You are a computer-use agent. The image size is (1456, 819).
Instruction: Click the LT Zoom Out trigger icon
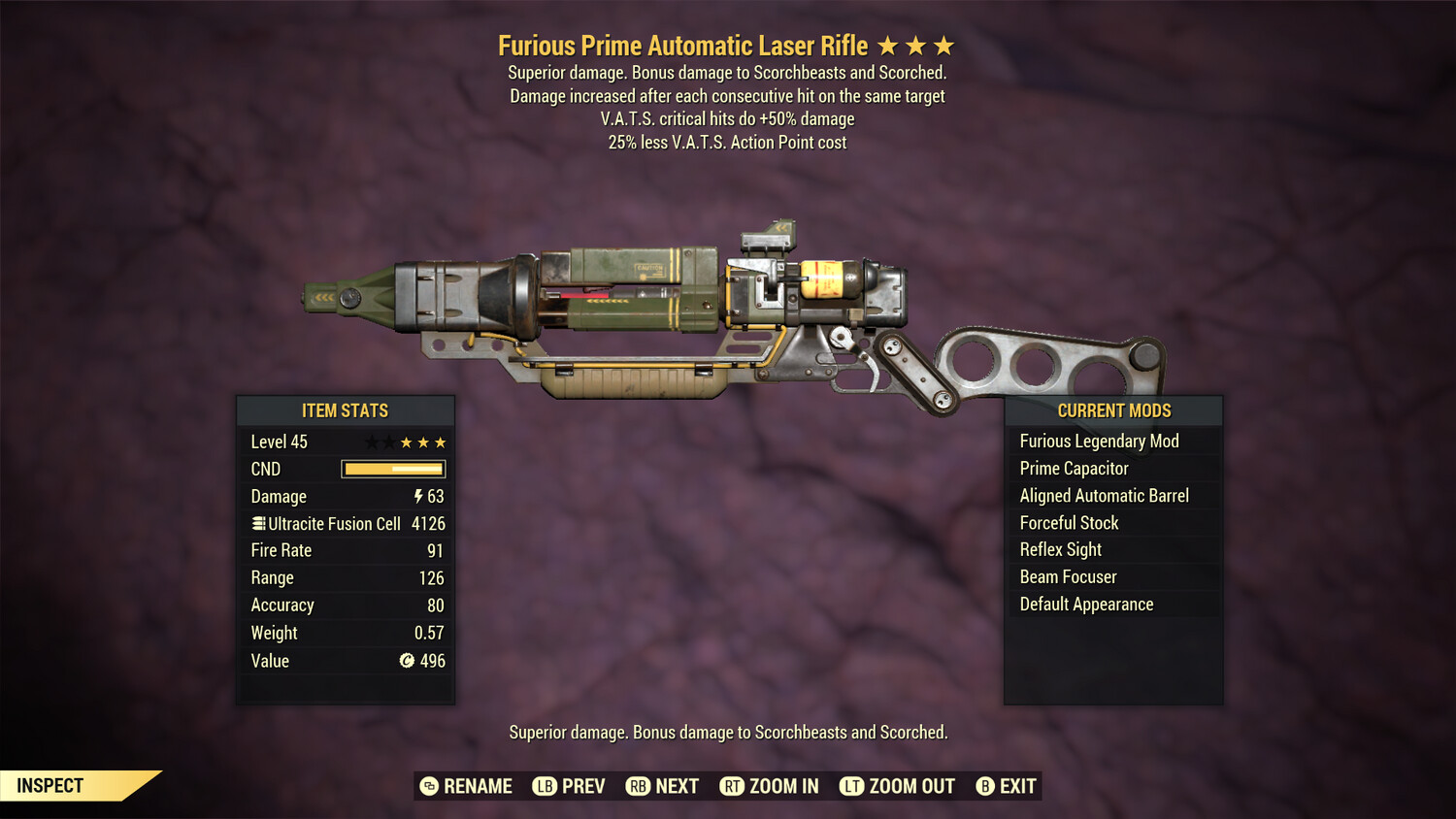click(851, 786)
